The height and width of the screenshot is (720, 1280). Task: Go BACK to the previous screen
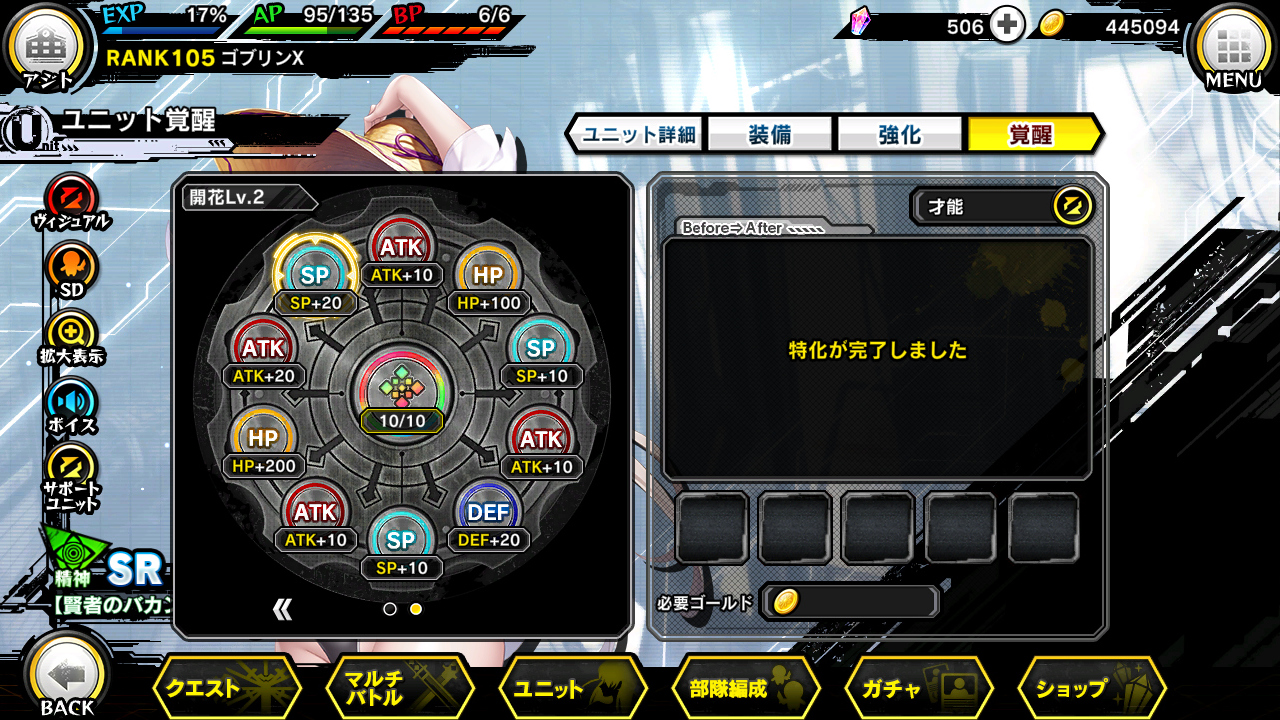click(x=66, y=680)
